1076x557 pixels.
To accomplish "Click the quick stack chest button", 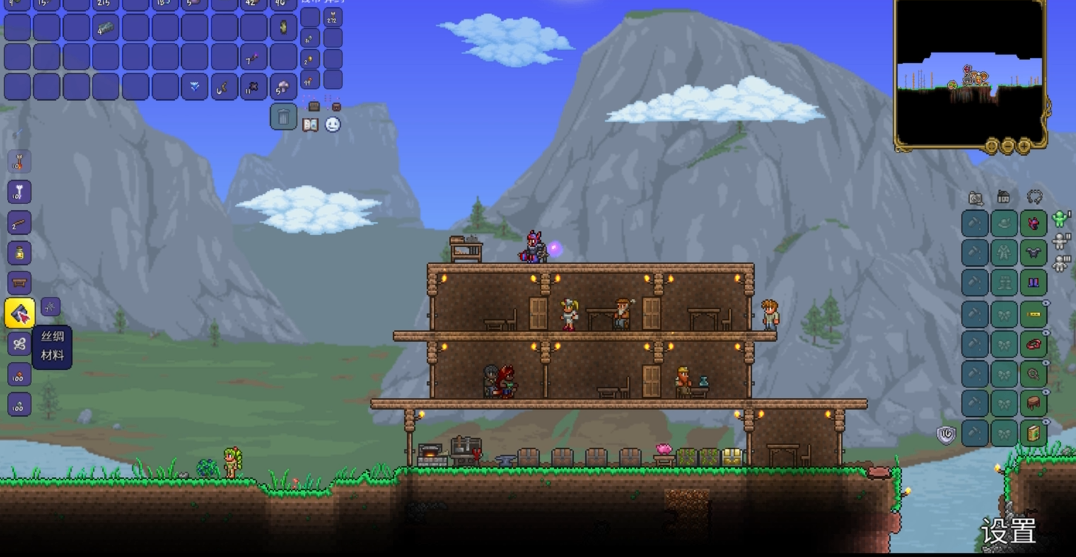I will pos(314,106).
